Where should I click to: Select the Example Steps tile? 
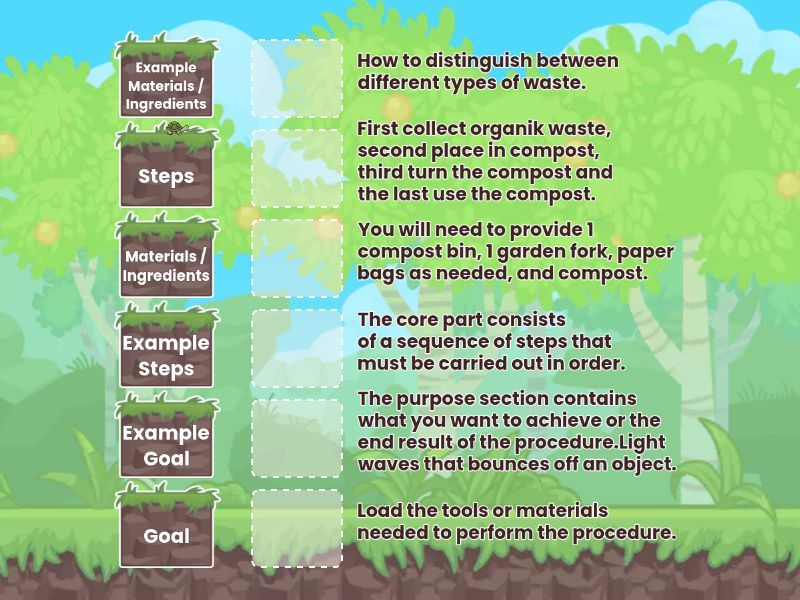point(167,355)
